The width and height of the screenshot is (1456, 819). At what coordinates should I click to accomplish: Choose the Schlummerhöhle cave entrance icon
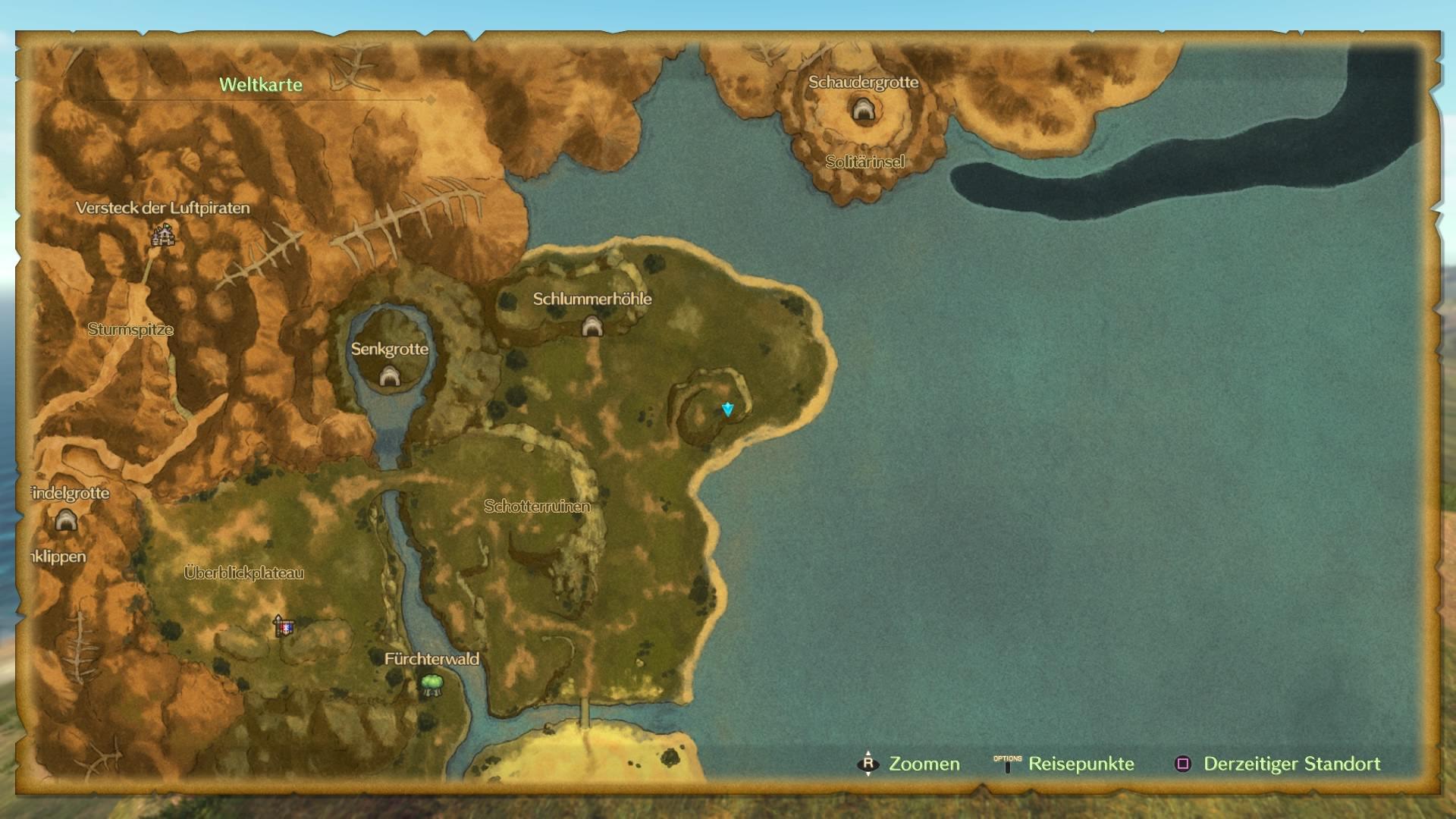pyautogui.click(x=591, y=327)
